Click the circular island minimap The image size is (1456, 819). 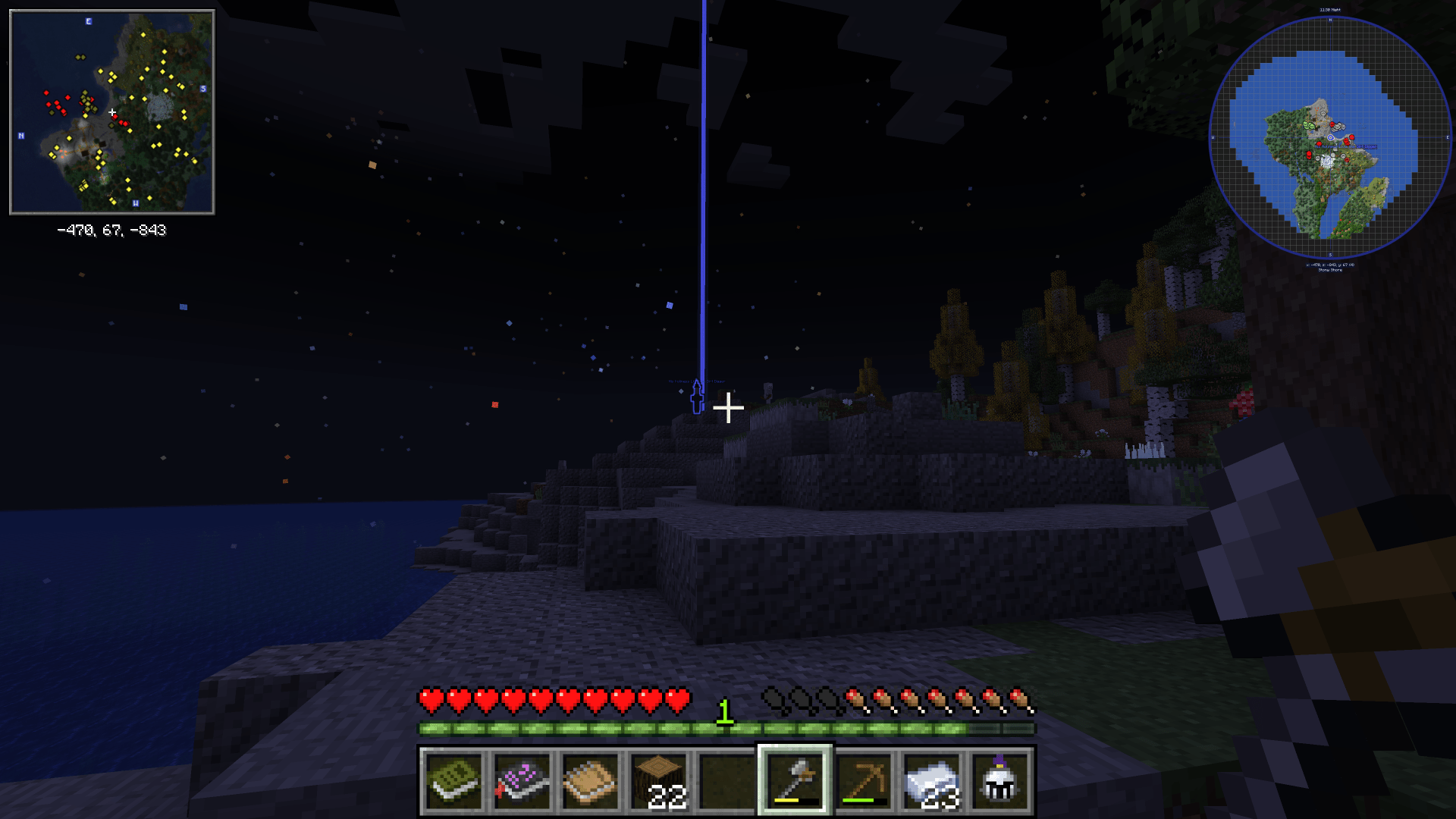pos(1329,138)
